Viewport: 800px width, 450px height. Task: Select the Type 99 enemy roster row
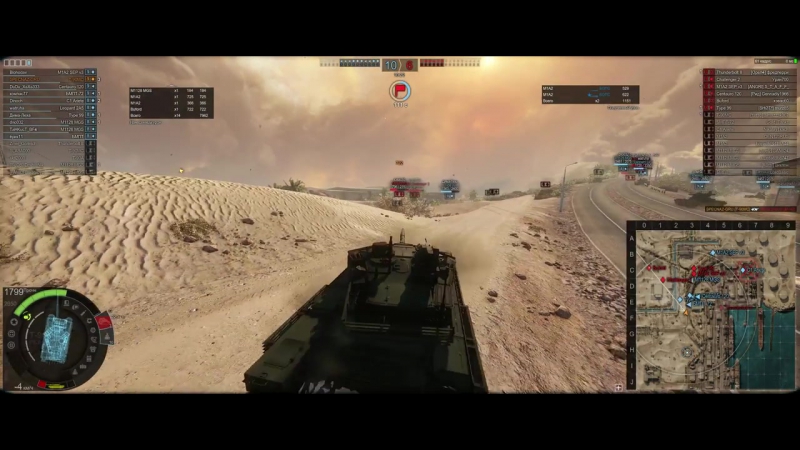pyautogui.click(x=749, y=108)
